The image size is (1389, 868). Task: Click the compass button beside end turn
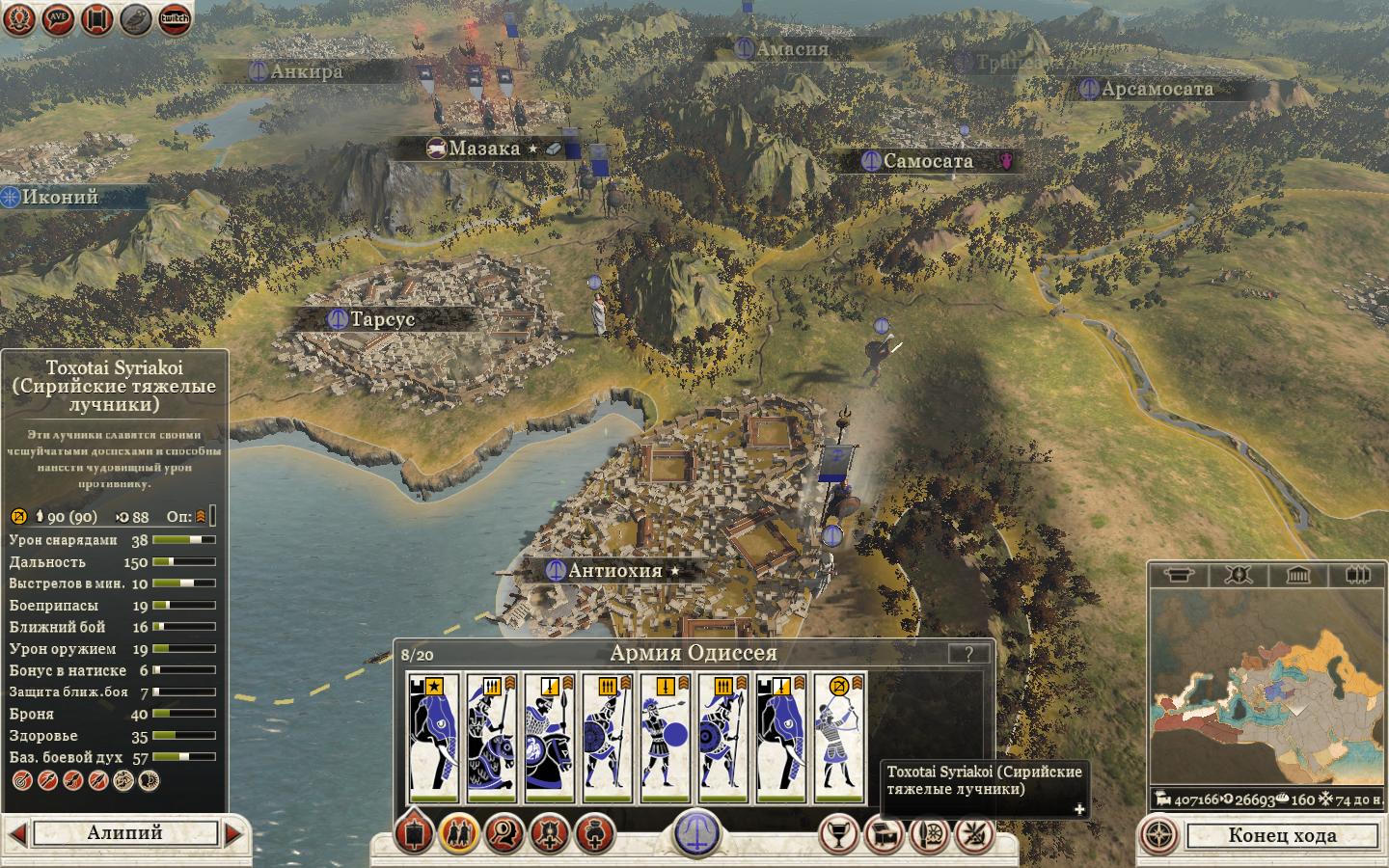(1160, 835)
